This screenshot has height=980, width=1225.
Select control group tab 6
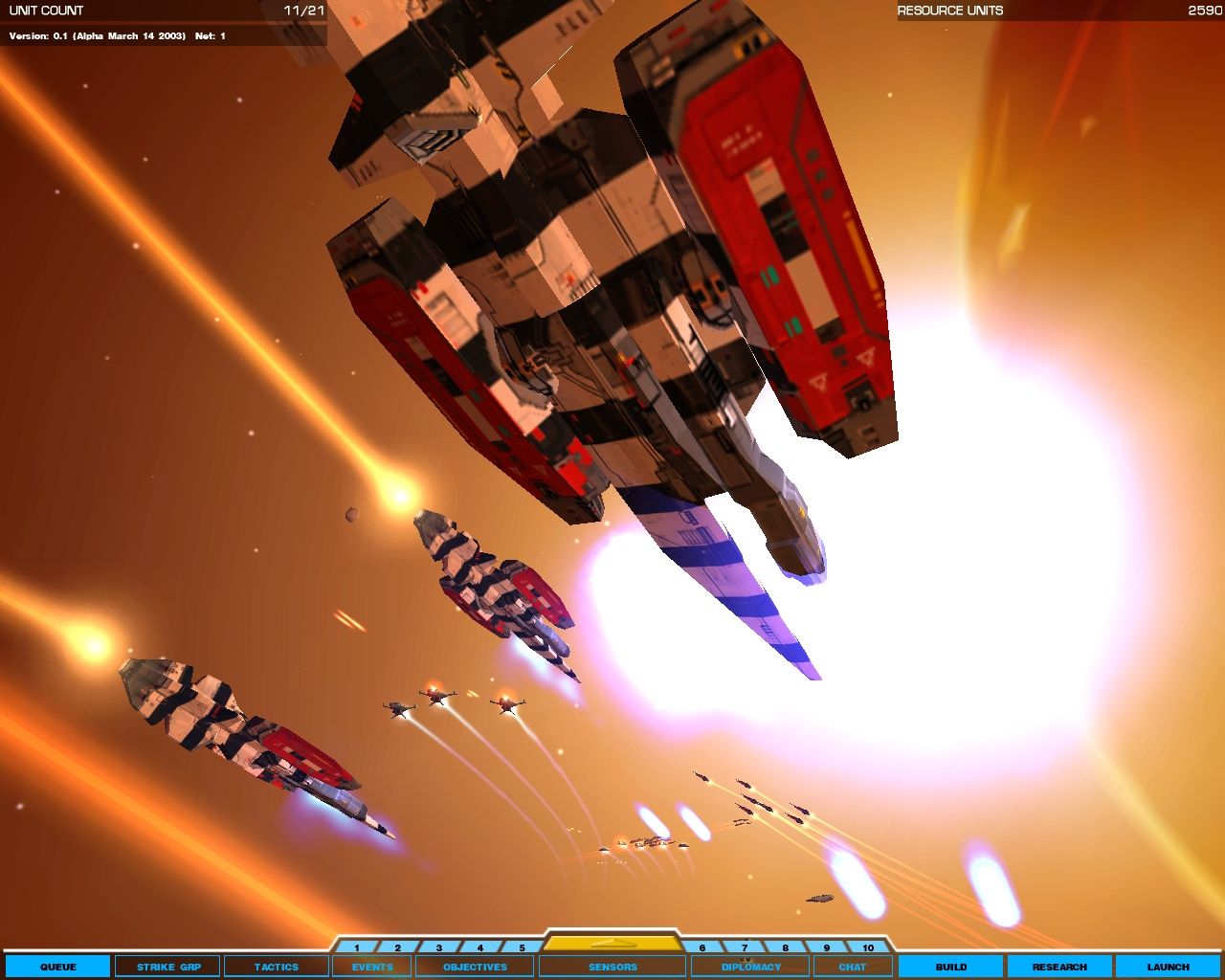pyautogui.click(x=702, y=945)
